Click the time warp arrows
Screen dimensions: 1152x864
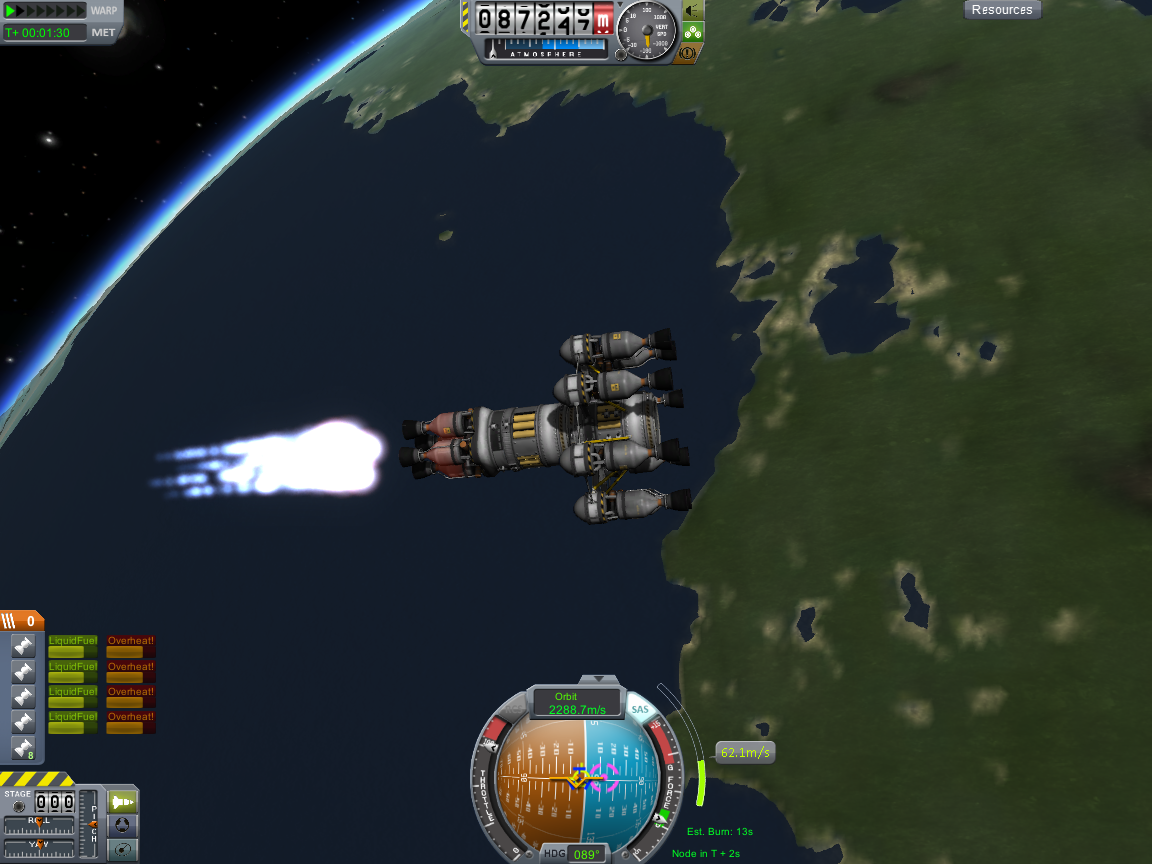point(46,11)
